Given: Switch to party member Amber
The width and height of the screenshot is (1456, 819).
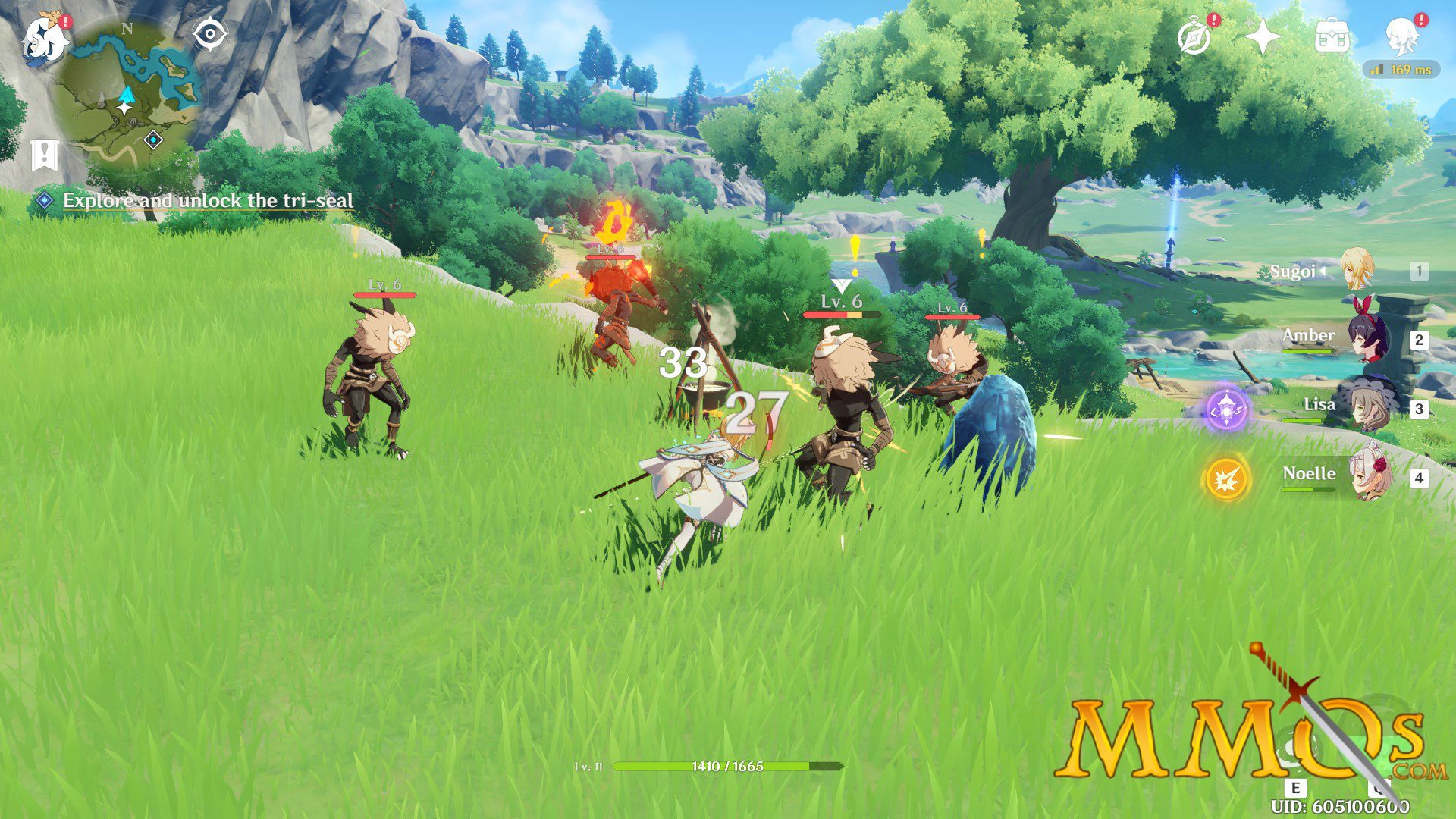Looking at the screenshot, I should [1365, 338].
